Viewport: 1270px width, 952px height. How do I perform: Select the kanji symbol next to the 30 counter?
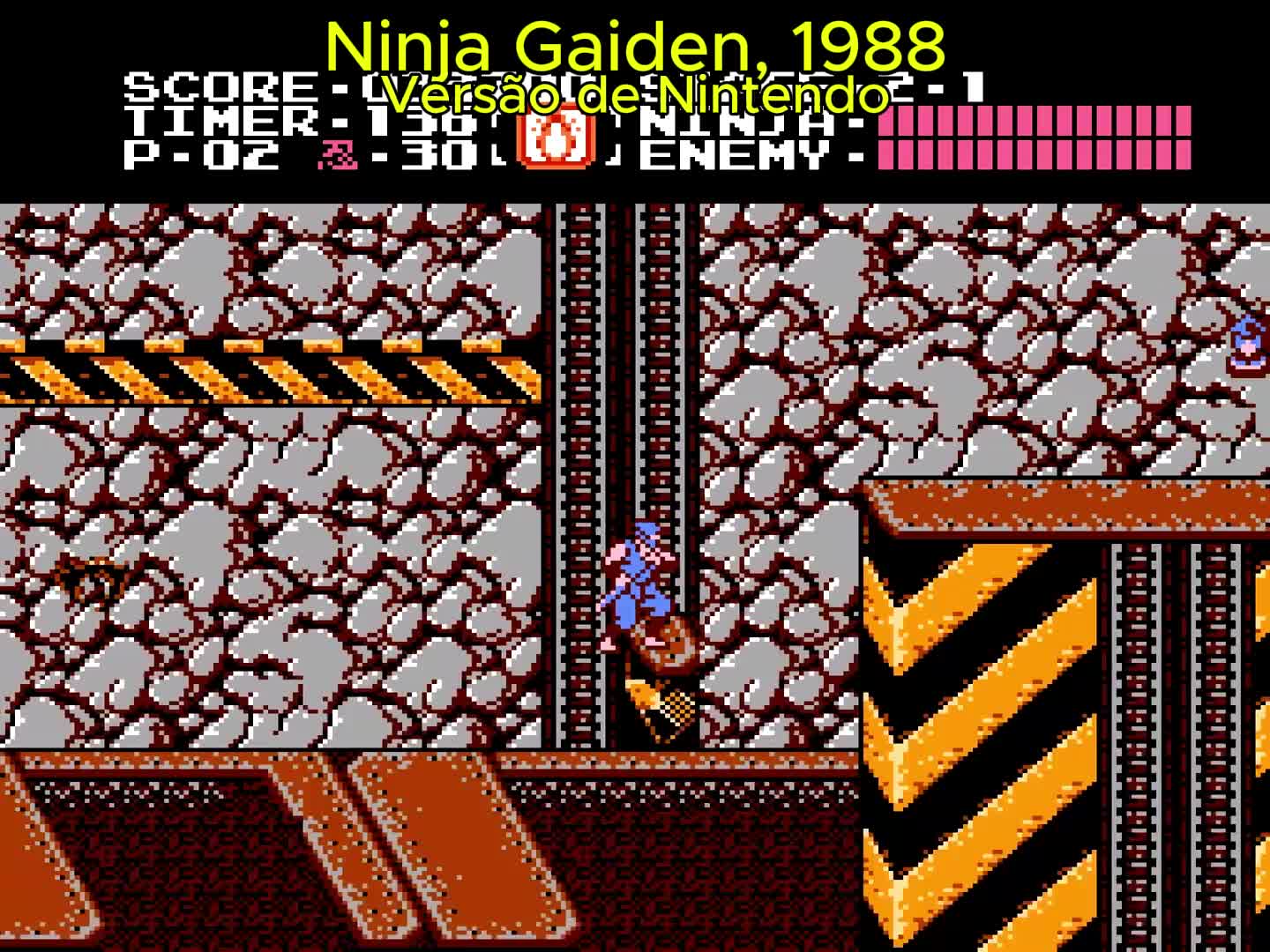click(x=340, y=152)
